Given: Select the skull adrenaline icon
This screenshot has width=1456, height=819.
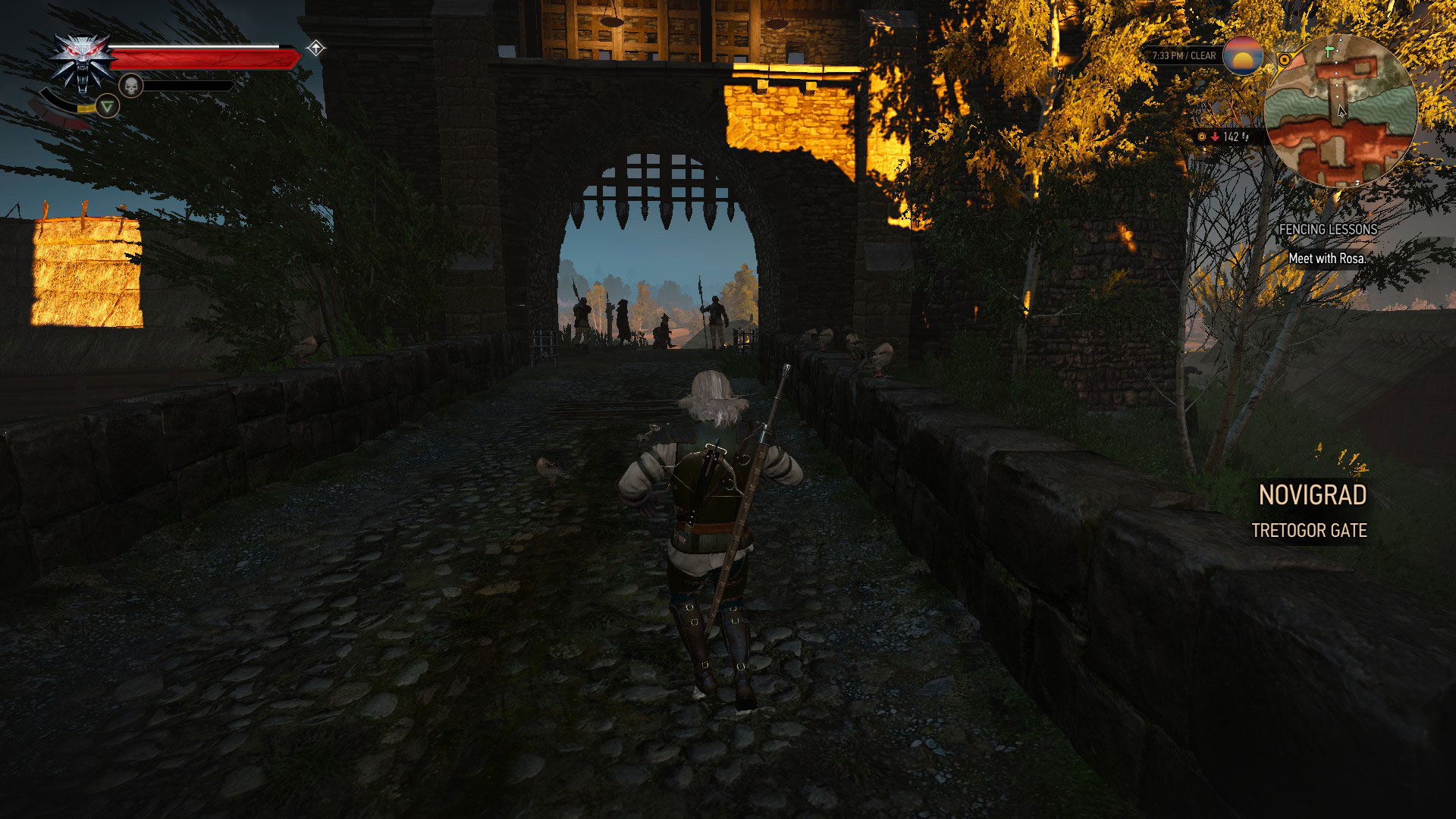Looking at the screenshot, I should [x=131, y=86].
